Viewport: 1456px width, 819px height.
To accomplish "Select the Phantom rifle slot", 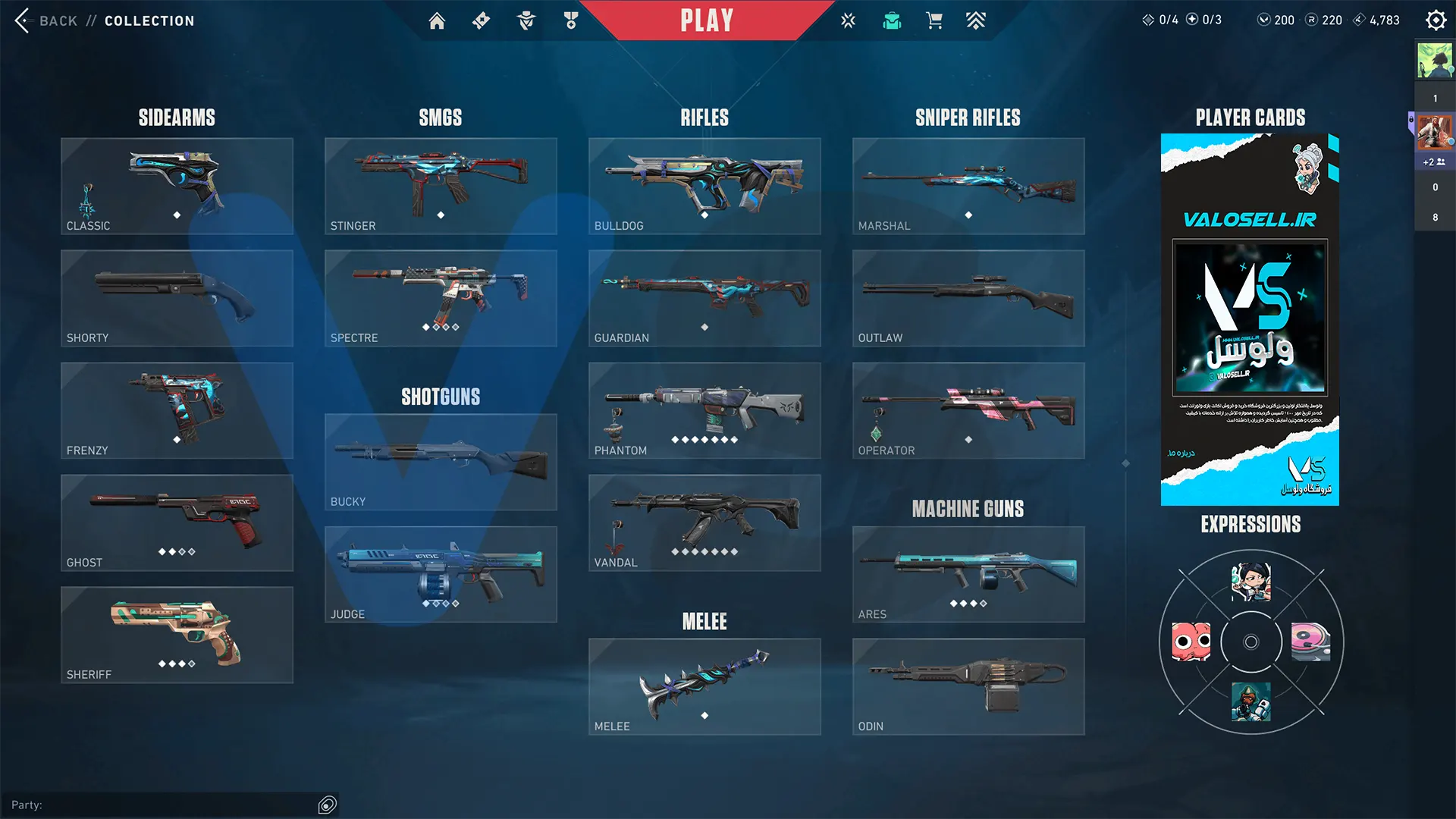I will tap(704, 410).
